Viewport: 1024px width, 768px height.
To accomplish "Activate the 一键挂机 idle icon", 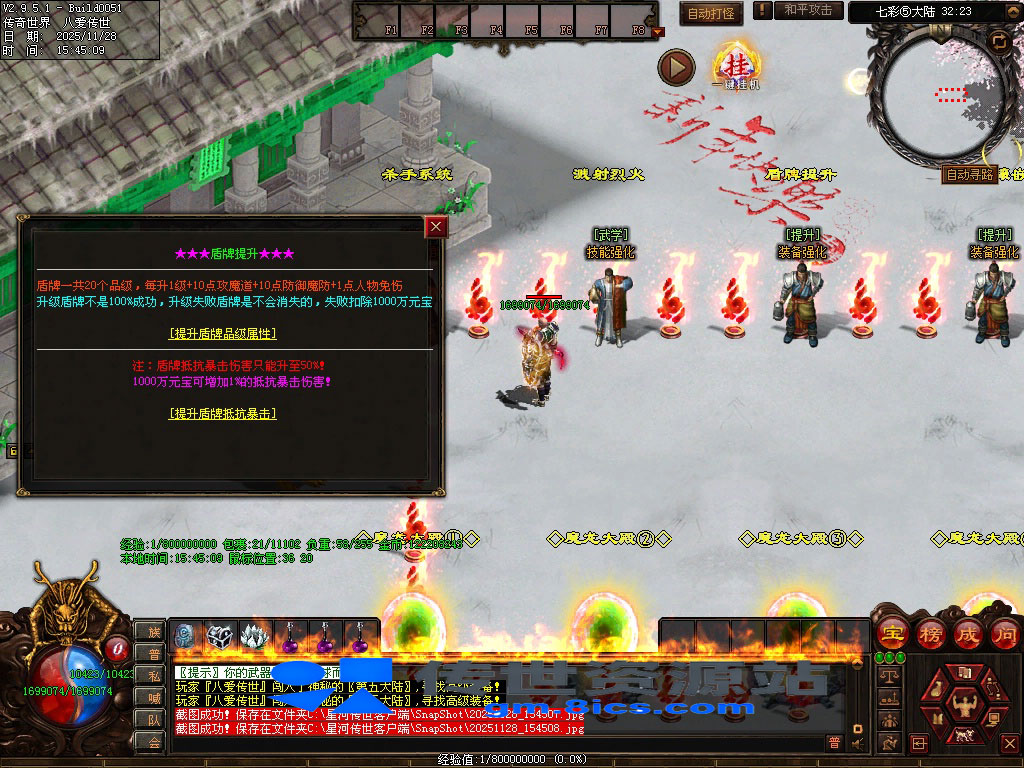I will click(735, 66).
